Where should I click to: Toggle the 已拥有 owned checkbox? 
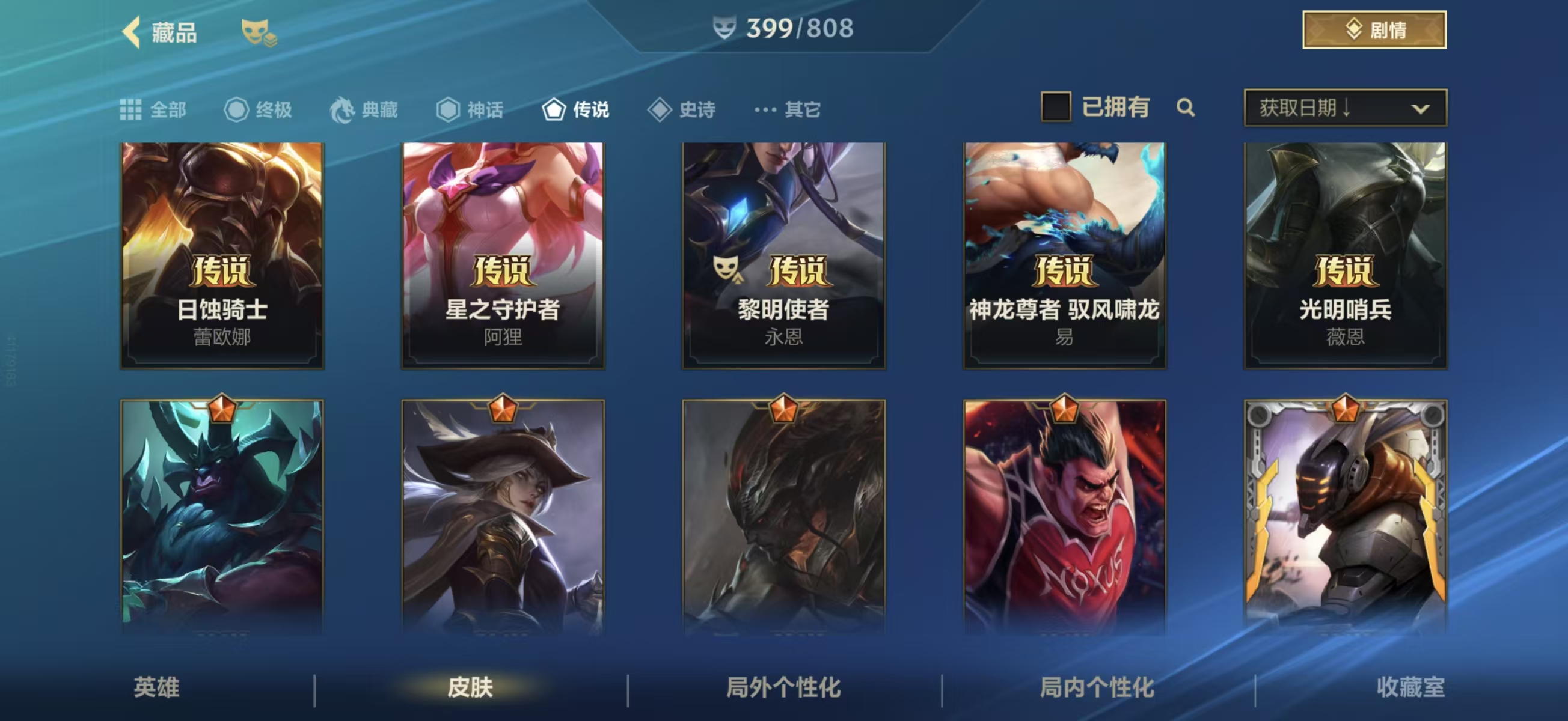(x=1056, y=107)
